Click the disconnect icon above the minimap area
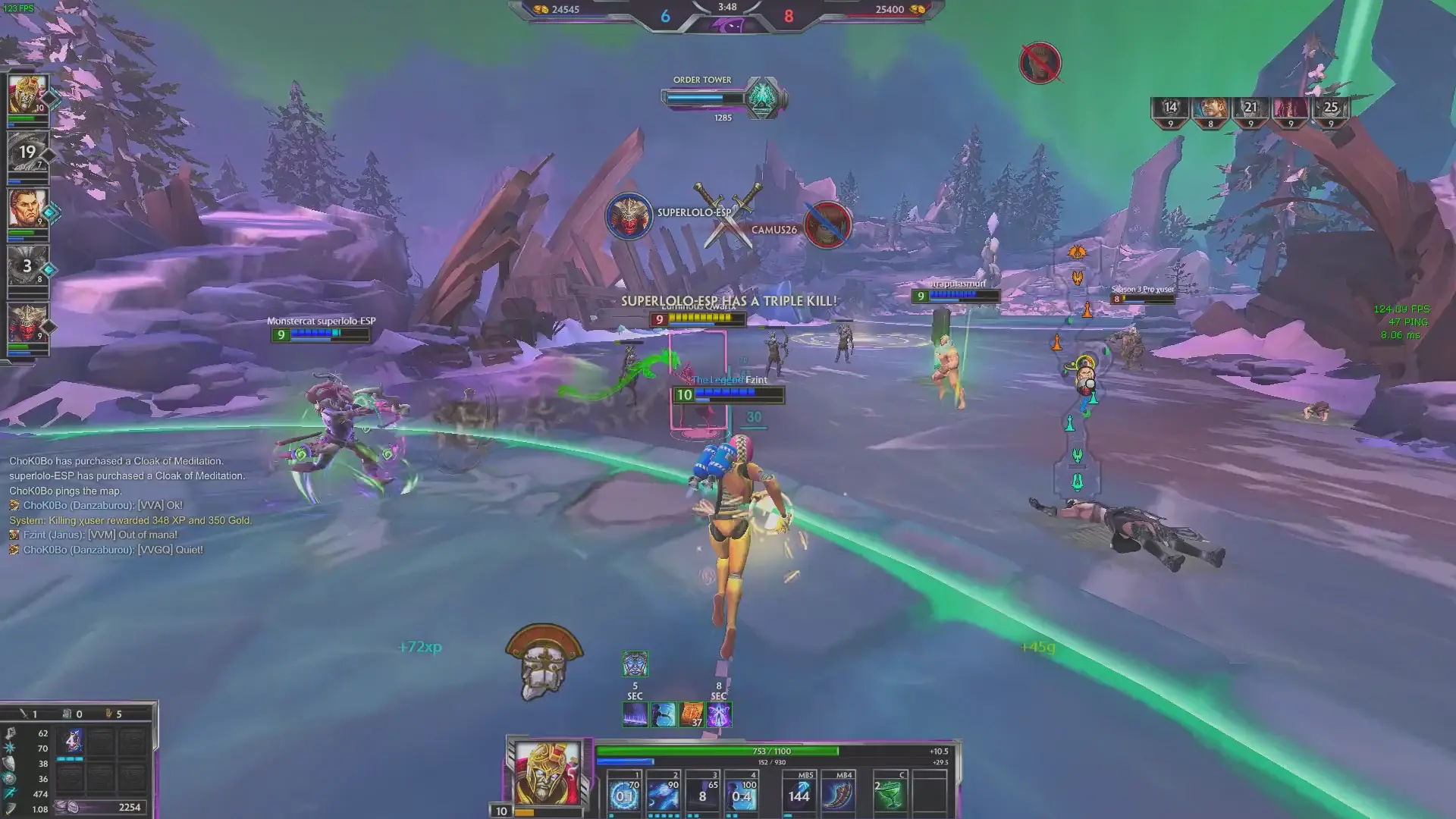This screenshot has width=1456, height=819. point(1040,64)
